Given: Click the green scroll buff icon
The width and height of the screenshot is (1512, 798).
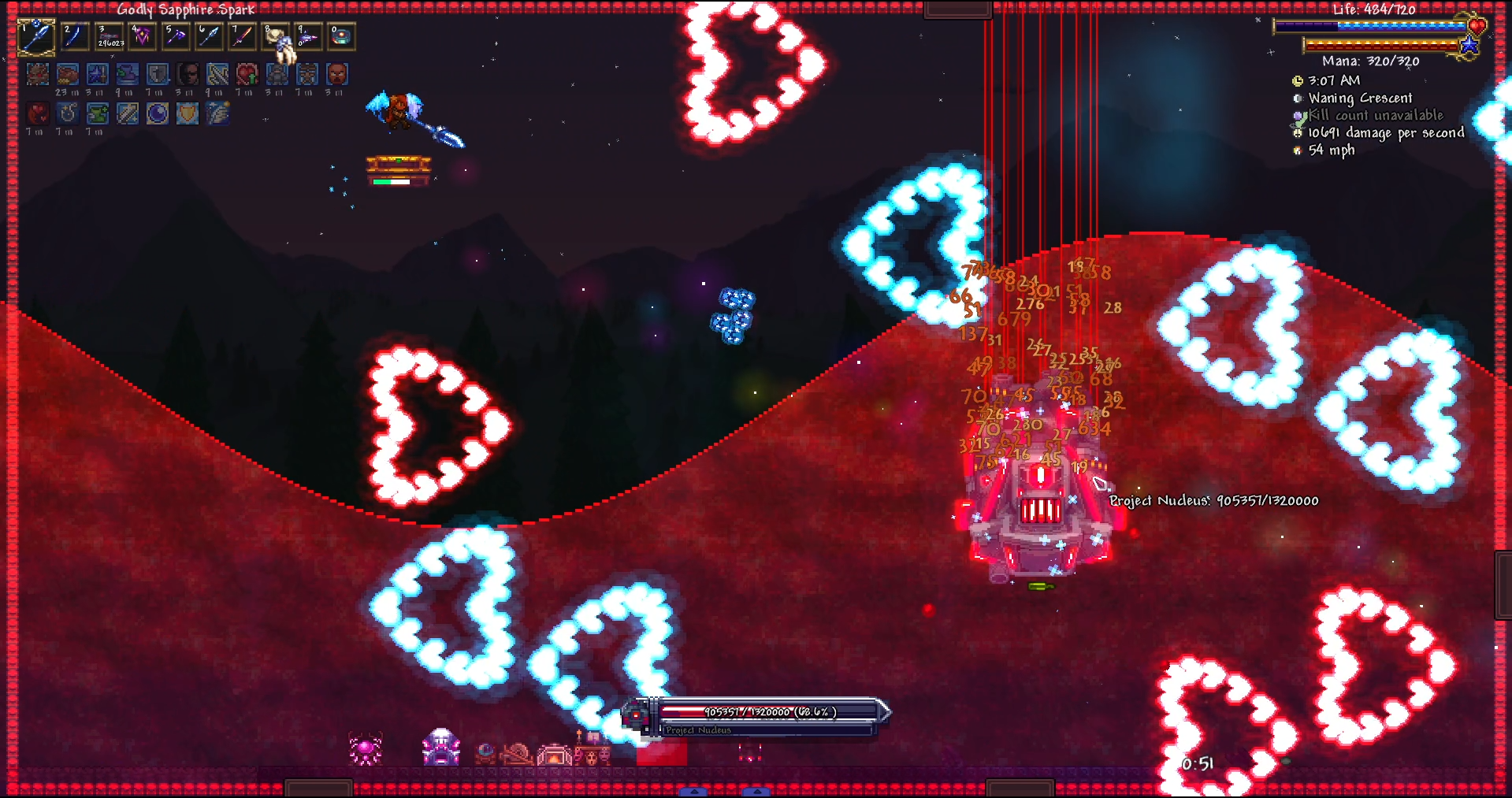Looking at the screenshot, I should [98, 114].
